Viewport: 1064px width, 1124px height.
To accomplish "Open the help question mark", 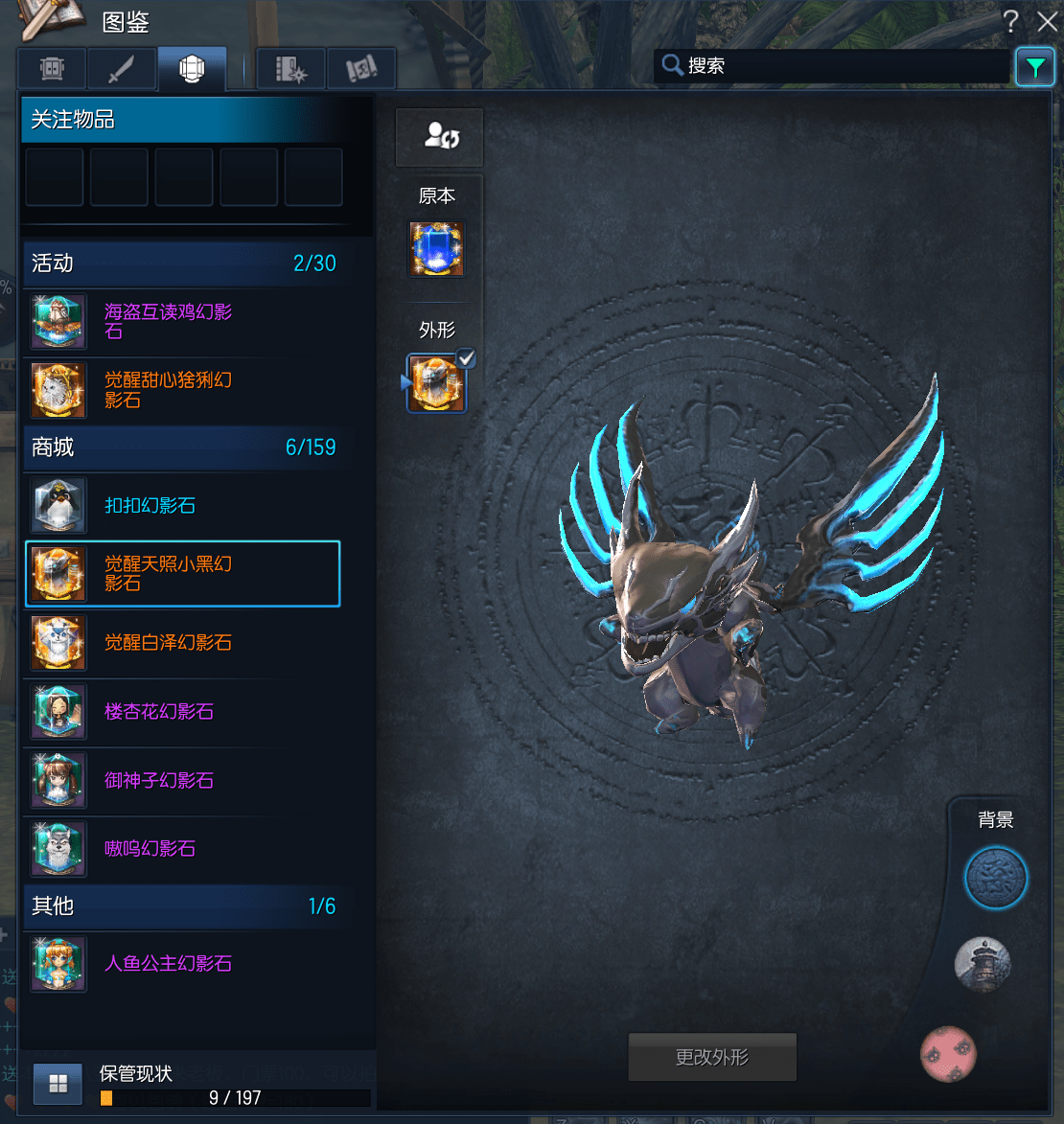I will point(1011,21).
